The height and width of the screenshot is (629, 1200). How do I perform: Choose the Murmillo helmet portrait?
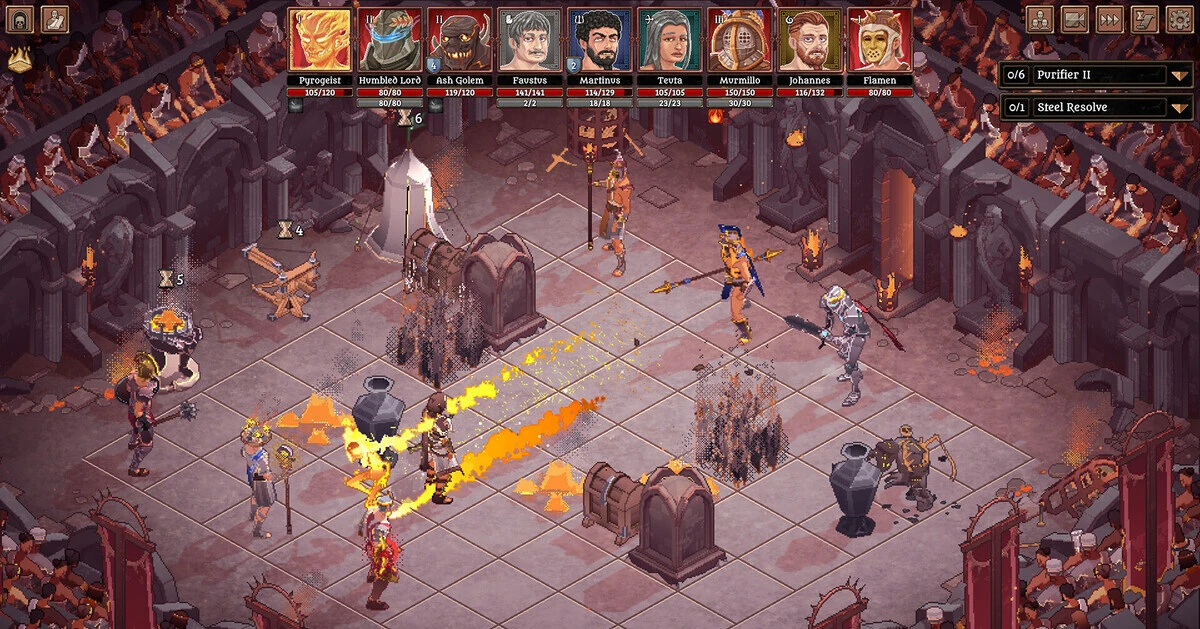(x=740, y=40)
